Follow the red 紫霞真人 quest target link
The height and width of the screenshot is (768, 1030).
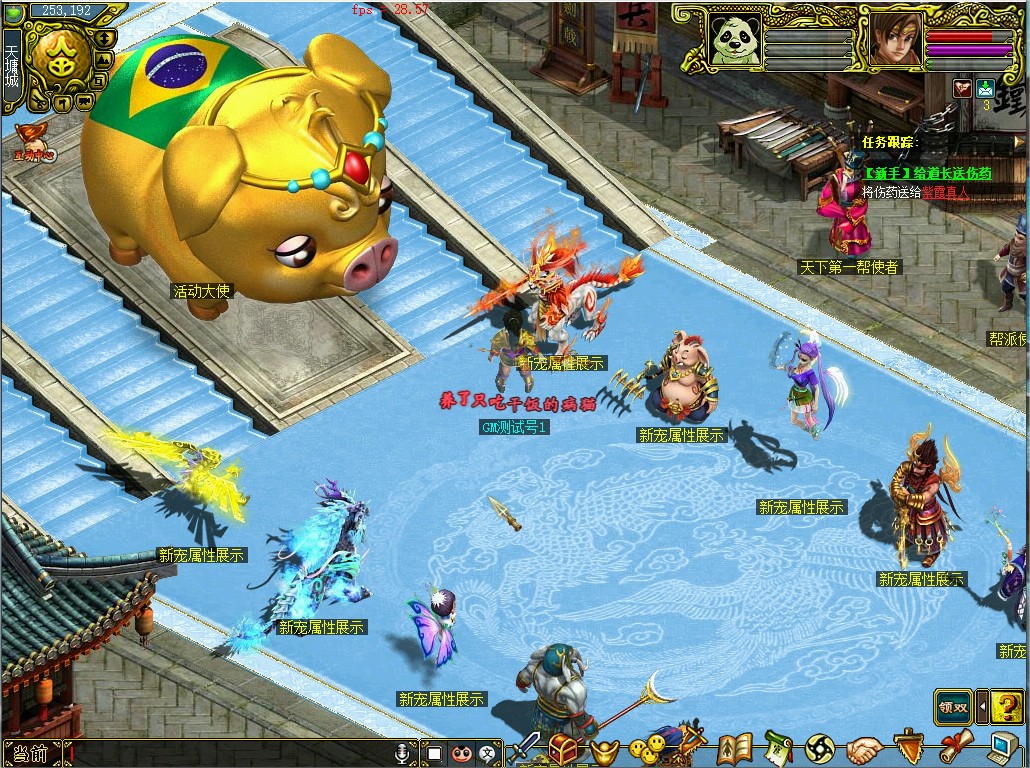(x=944, y=191)
